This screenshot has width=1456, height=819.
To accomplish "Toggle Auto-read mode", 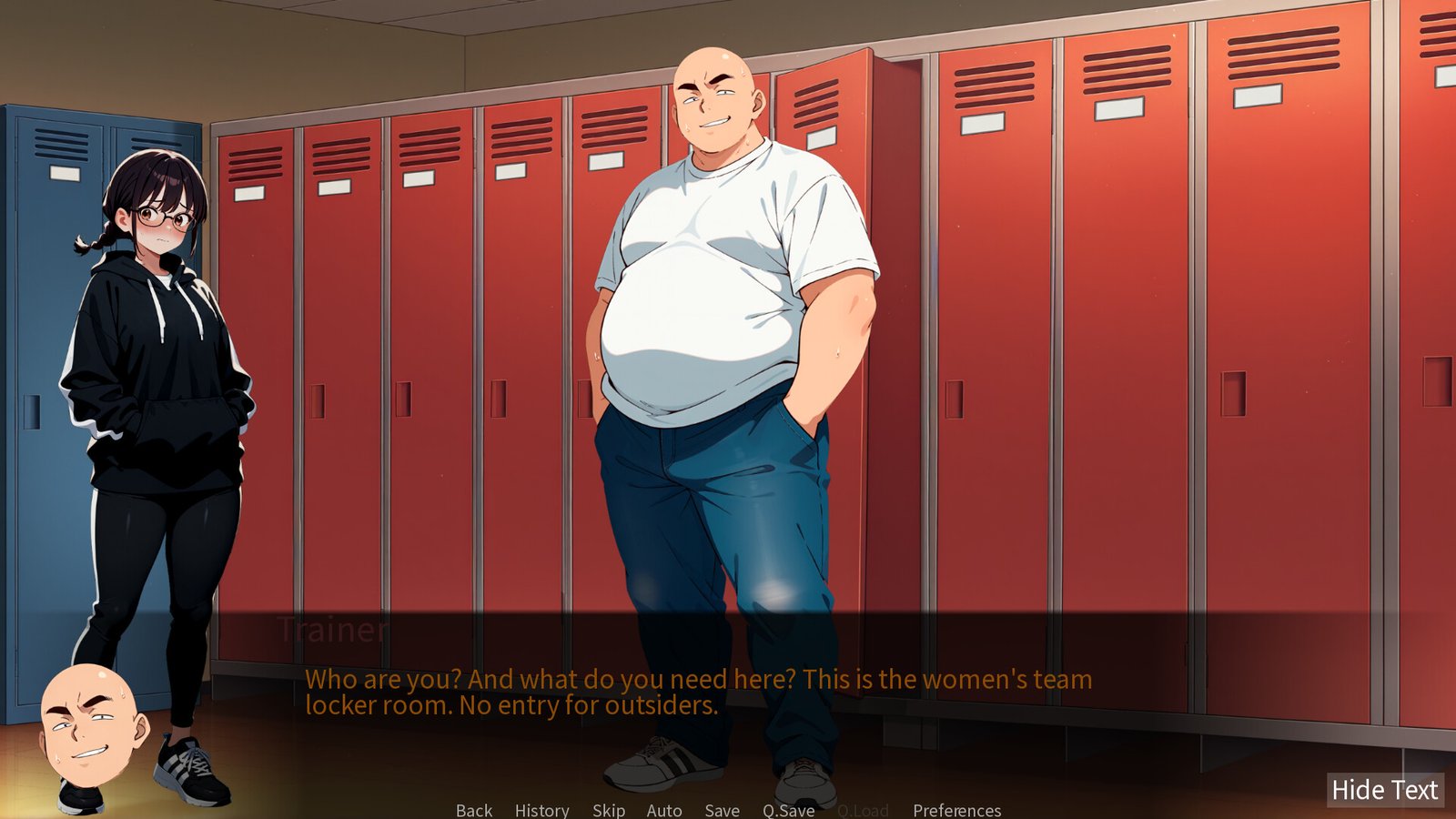I will tap(663, 810).
